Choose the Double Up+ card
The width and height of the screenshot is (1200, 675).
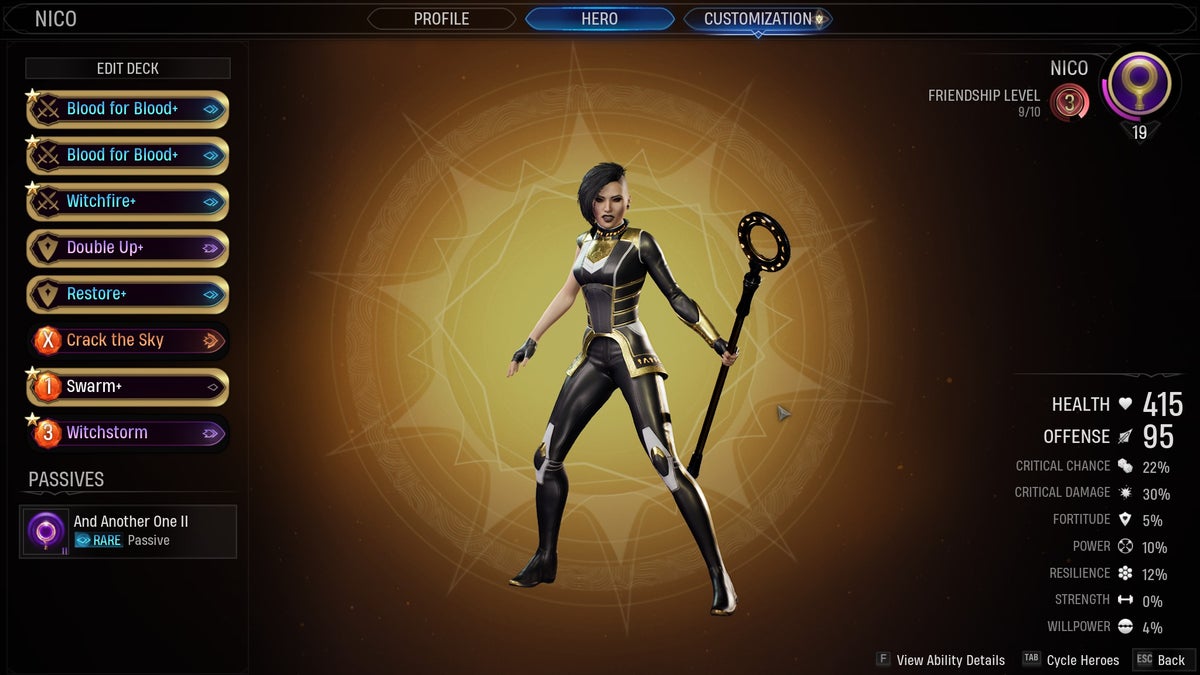[x=128, y=248]
